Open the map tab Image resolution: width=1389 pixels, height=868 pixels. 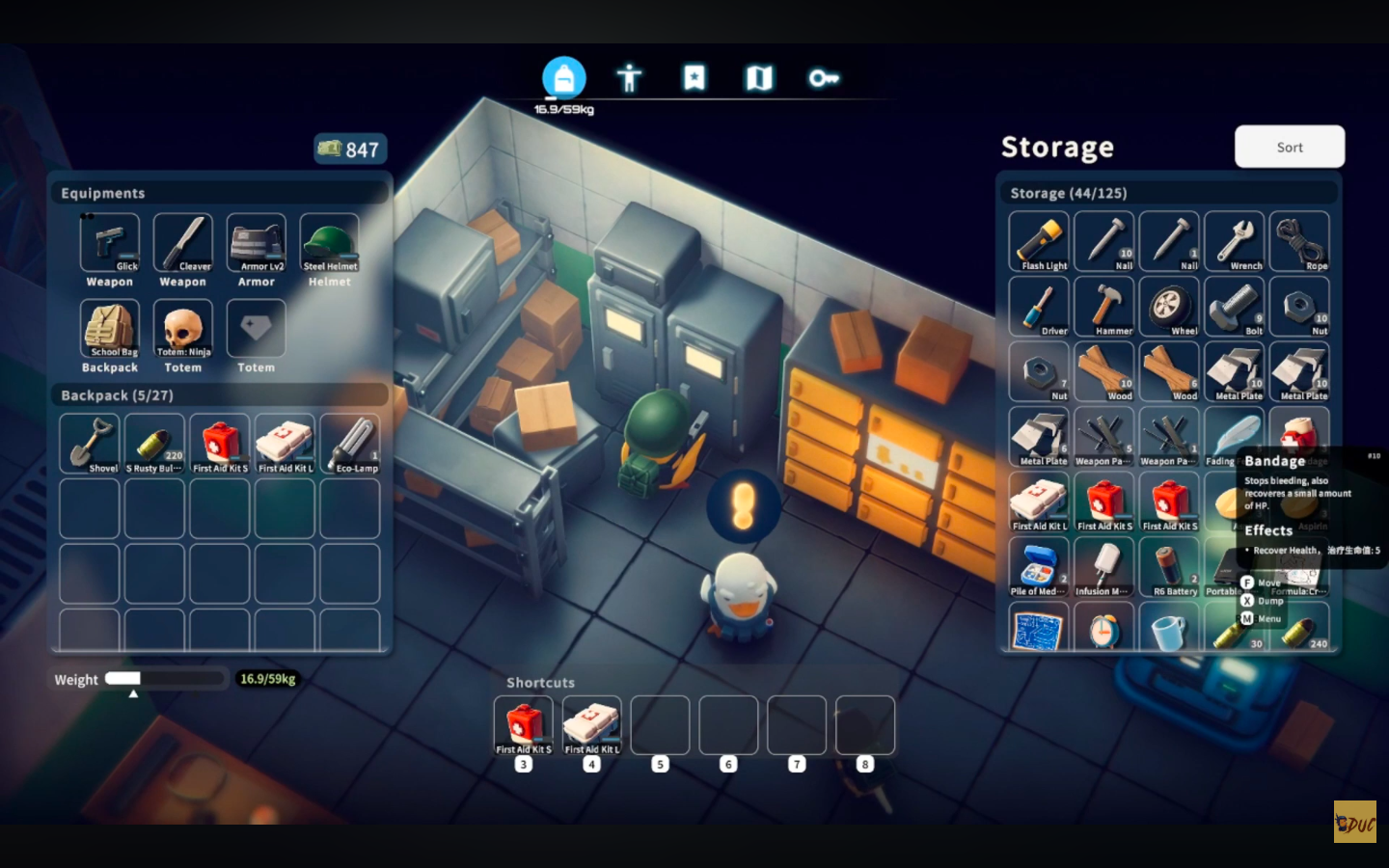(759, 77)
